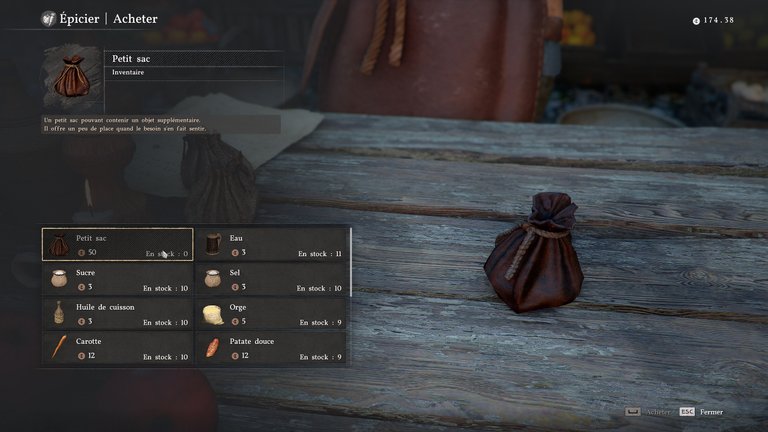Viewport: 768px width, 432px height.
Task: Pick the Sel item row
Action: click(272, 279)
